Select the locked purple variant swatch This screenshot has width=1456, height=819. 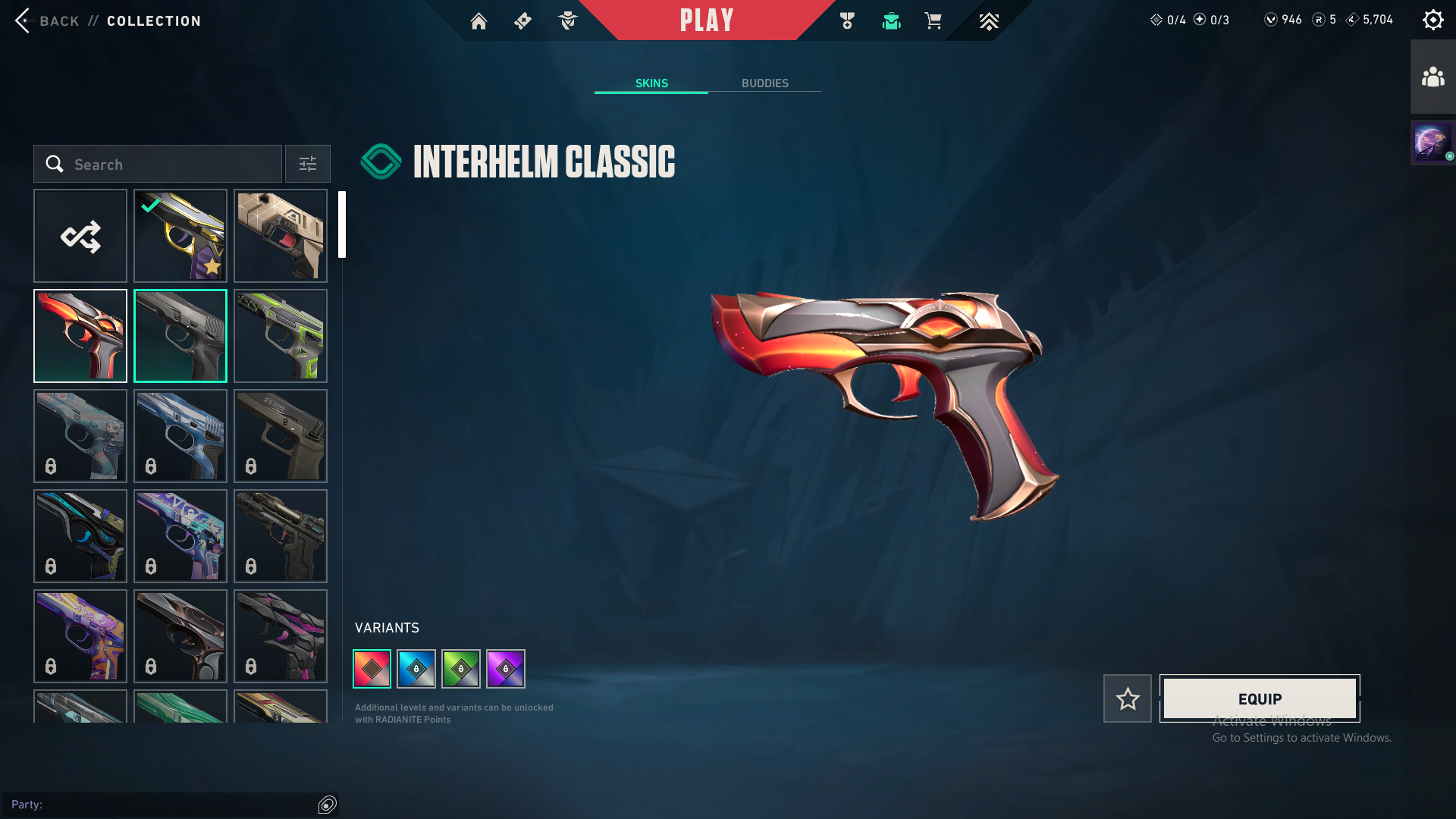[x=506, y=669]
